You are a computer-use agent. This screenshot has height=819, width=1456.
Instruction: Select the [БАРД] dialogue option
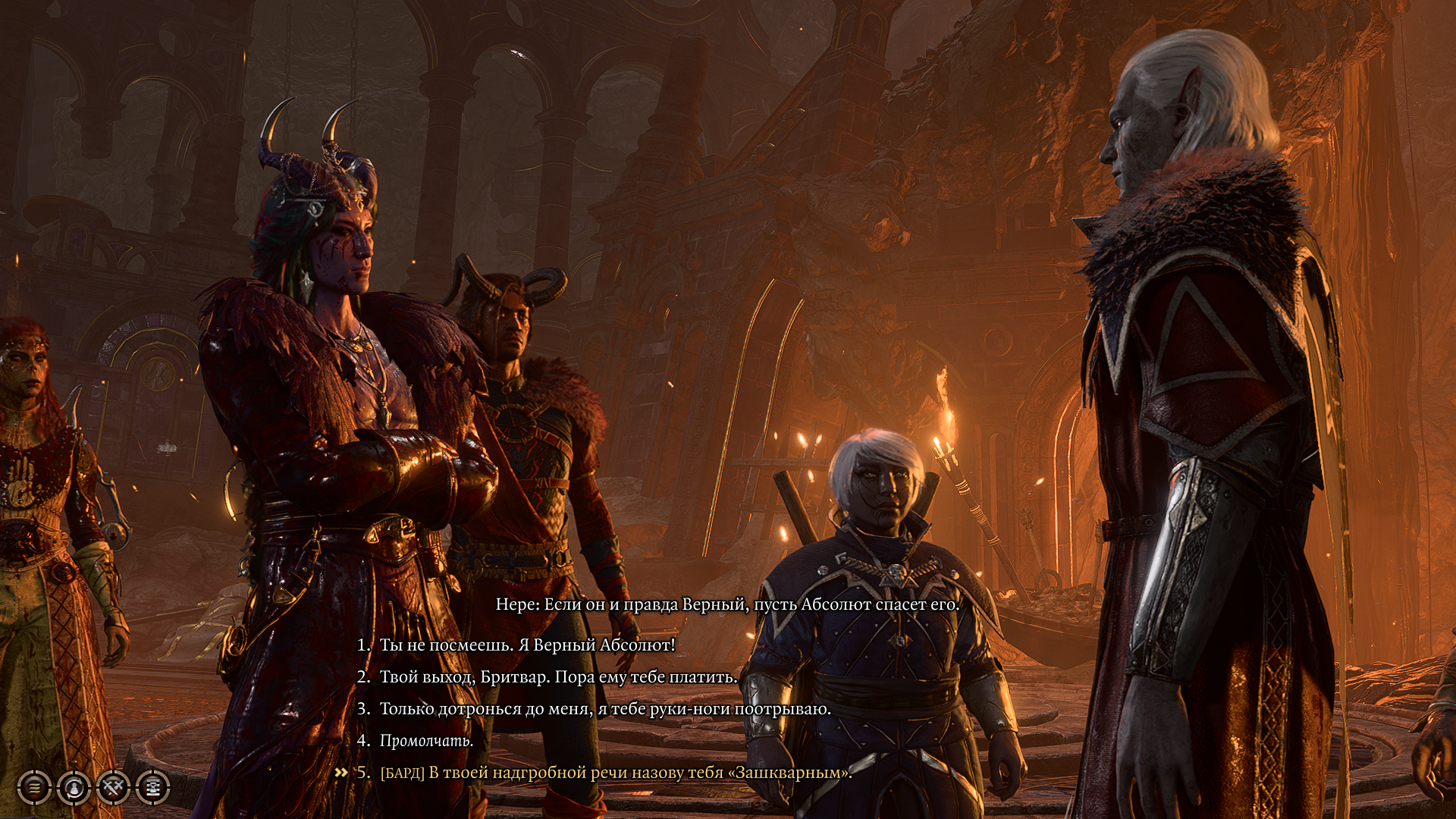coord(615,773)
